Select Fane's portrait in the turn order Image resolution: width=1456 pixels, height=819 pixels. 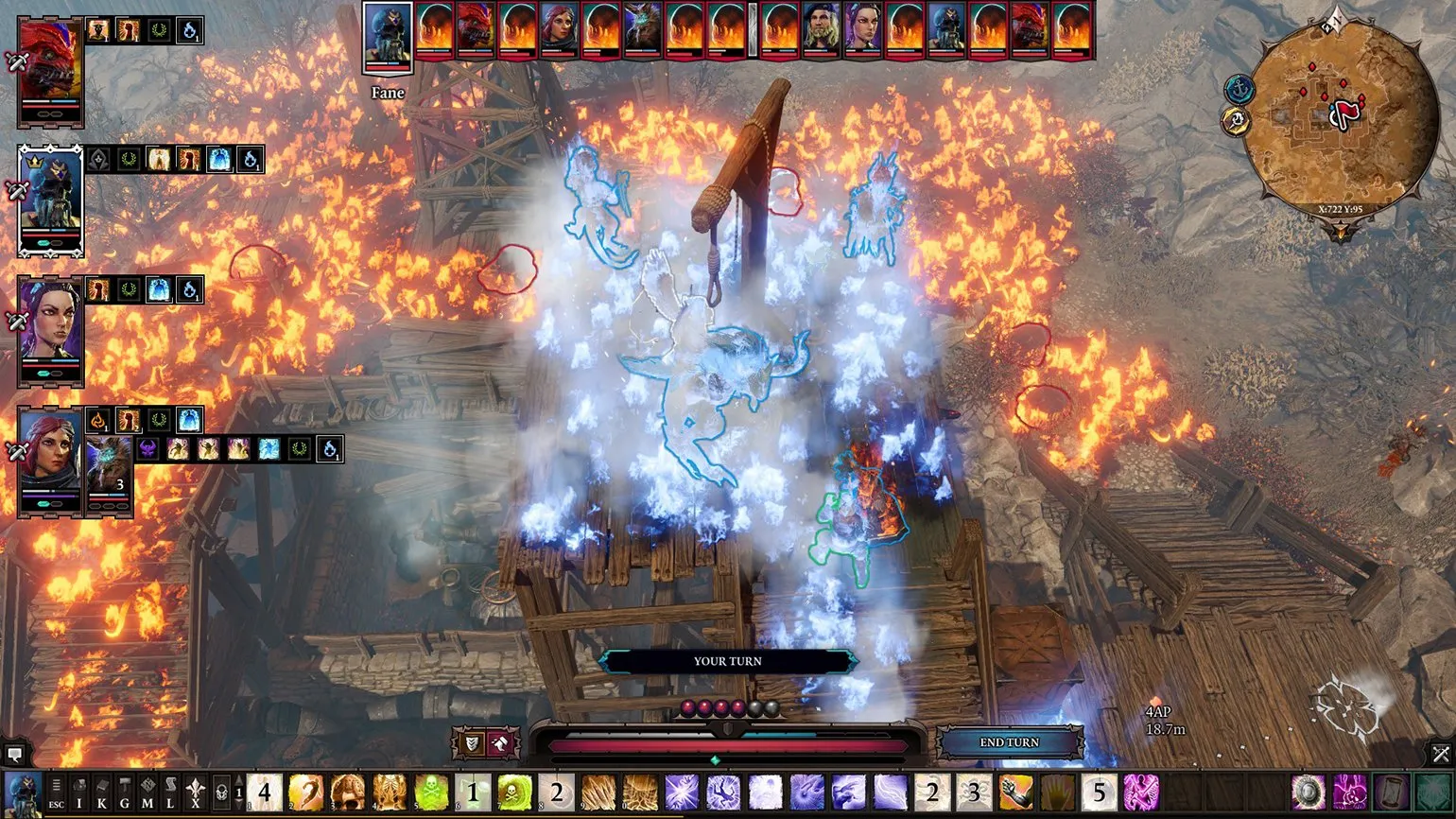tap(388, 36)
